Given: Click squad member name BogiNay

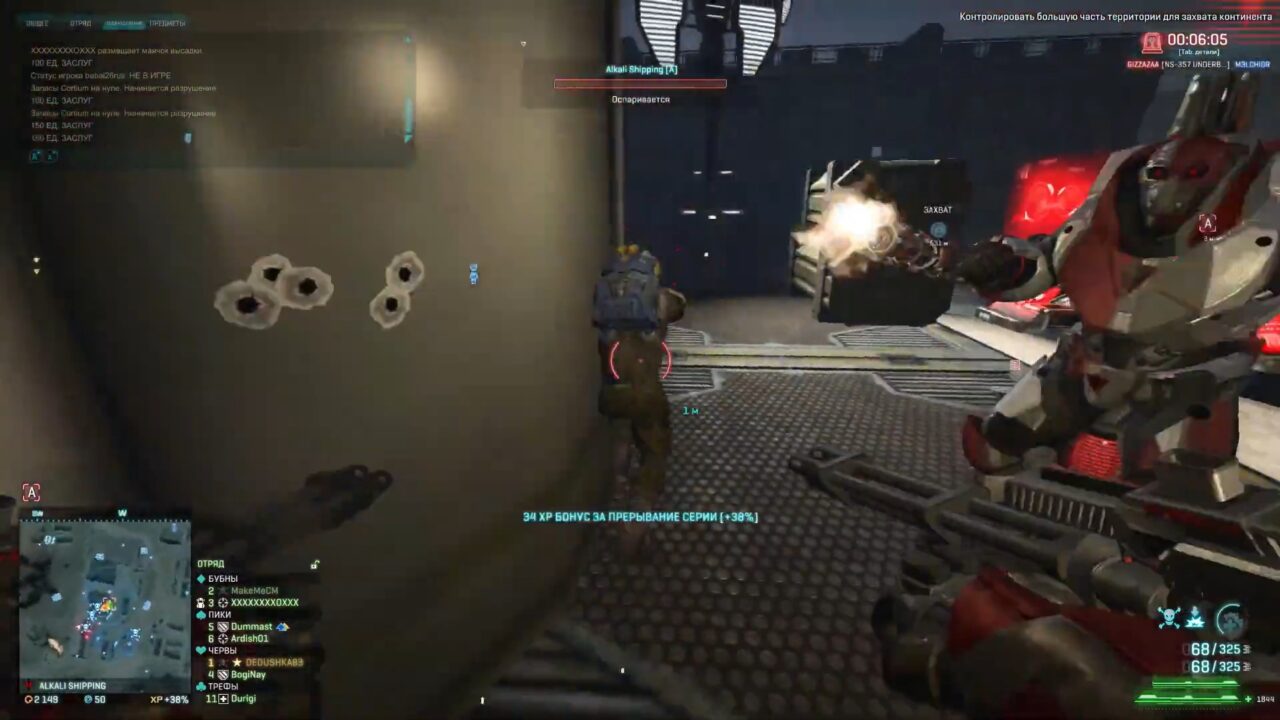Looking at the screenshot, I should tap(248, 673).
